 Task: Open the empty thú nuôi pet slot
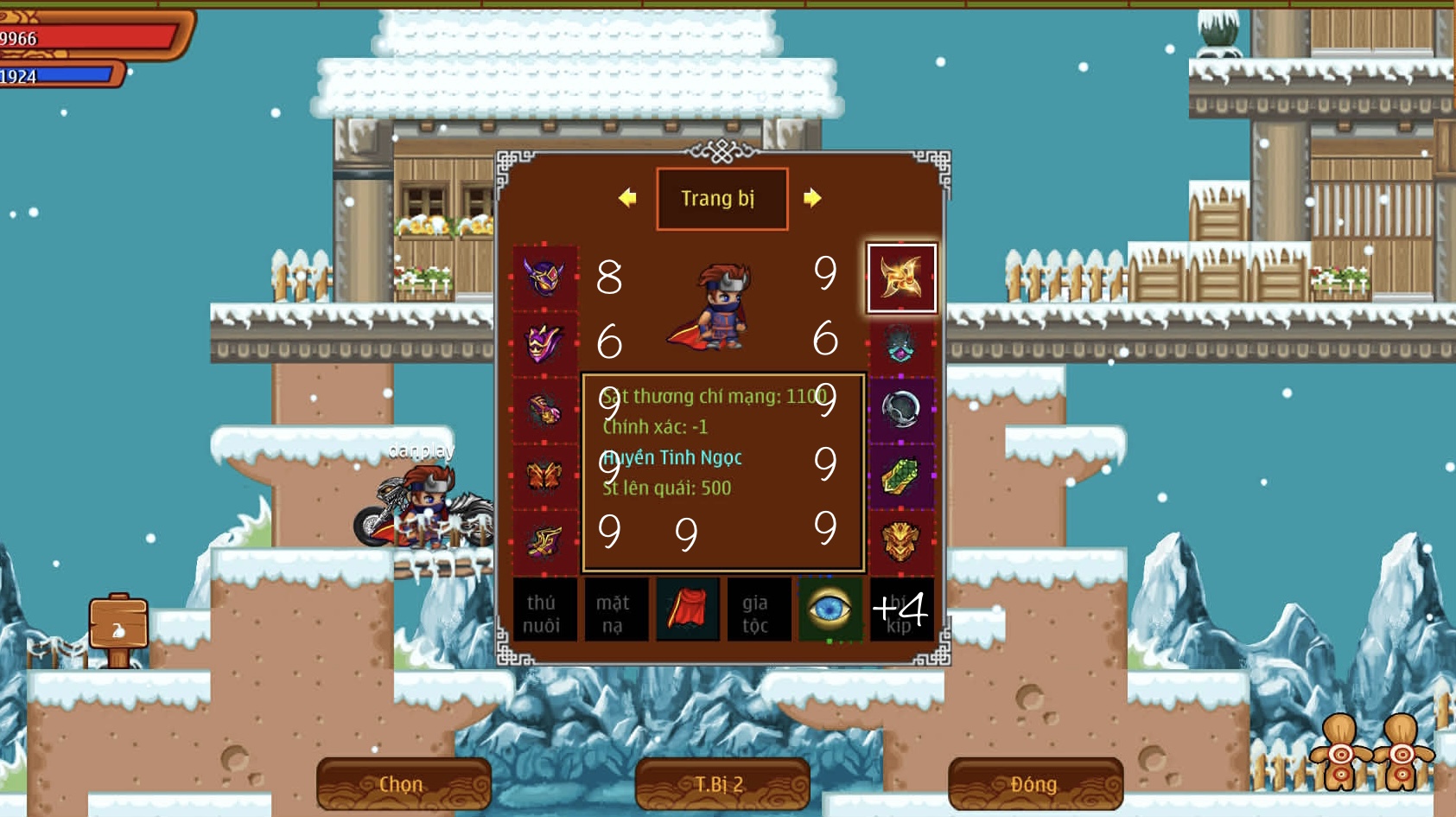click(x=542, y=612)
